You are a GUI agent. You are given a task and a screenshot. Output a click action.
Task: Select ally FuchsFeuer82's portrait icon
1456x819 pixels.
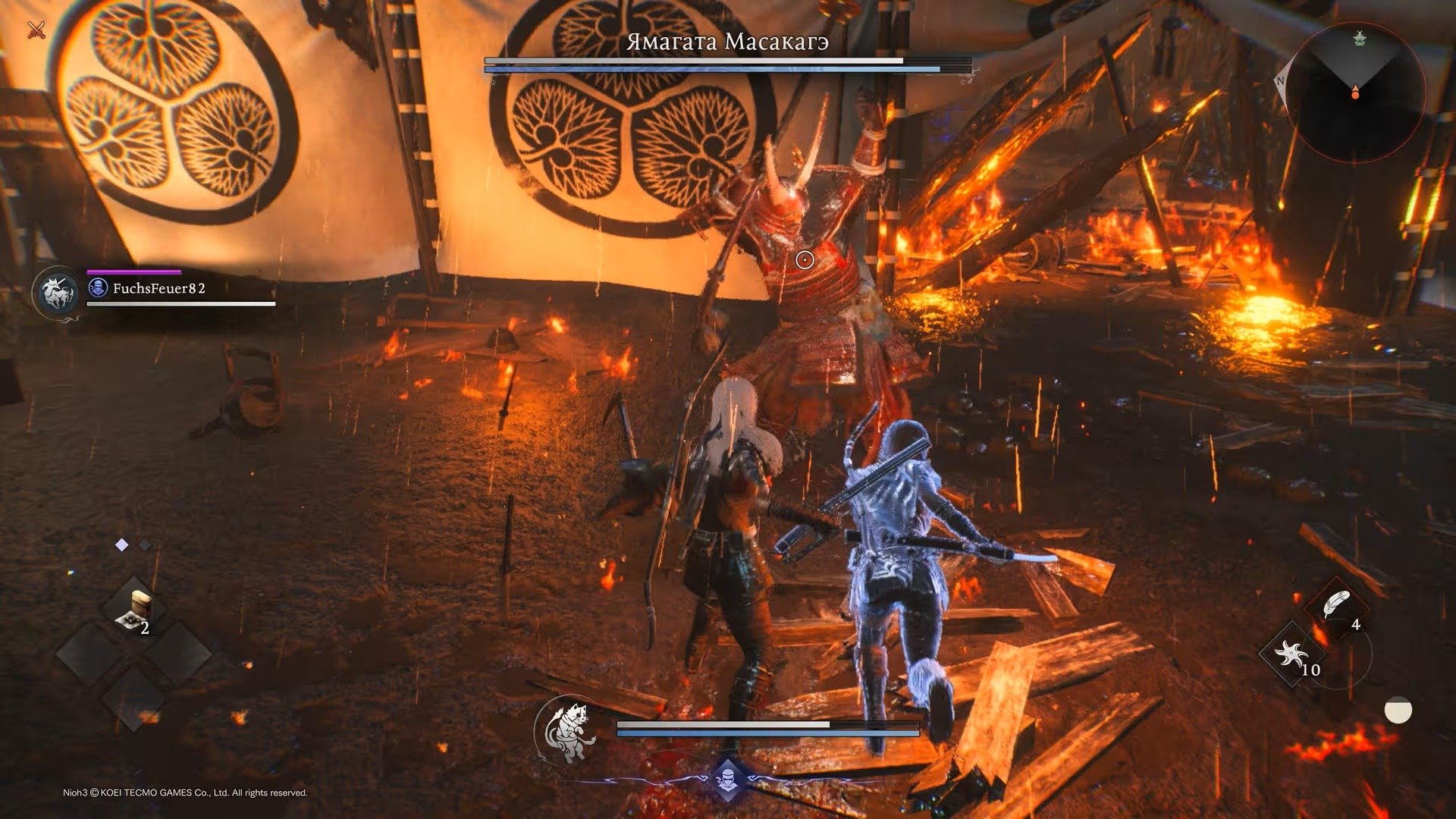(x=58, y=293)
